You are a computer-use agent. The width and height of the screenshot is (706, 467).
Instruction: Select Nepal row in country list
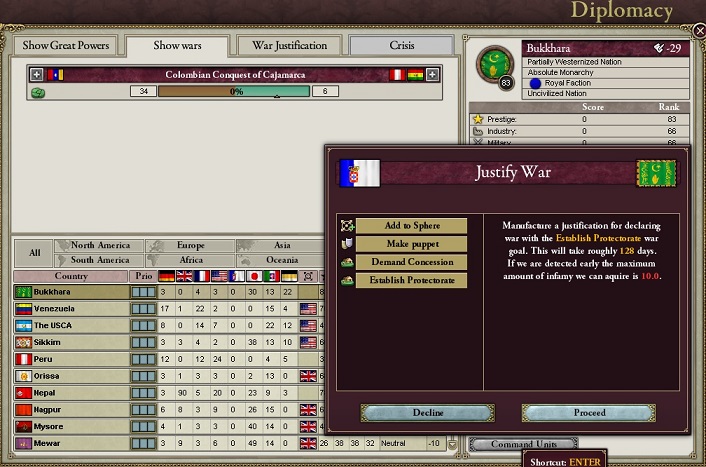click(70, 393)
